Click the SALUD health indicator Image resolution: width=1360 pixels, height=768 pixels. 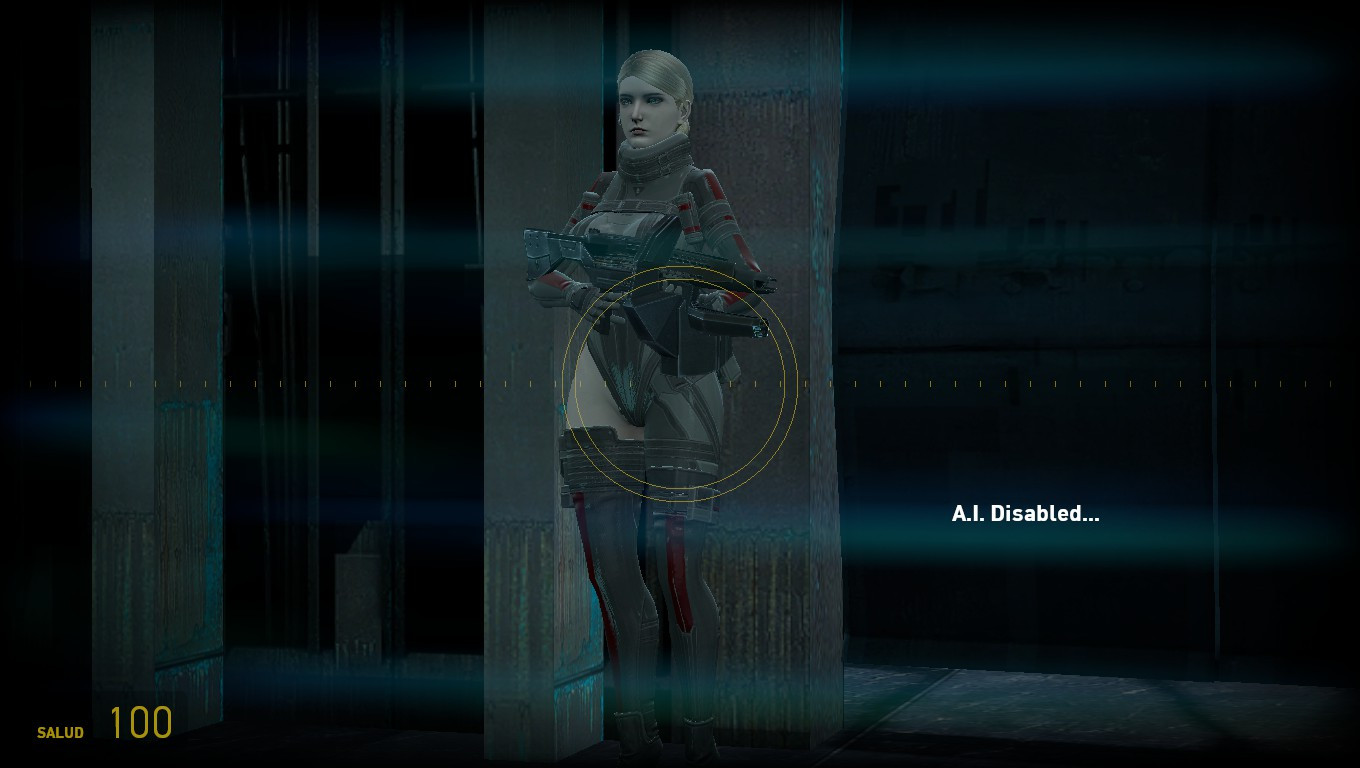click(60, 733)
